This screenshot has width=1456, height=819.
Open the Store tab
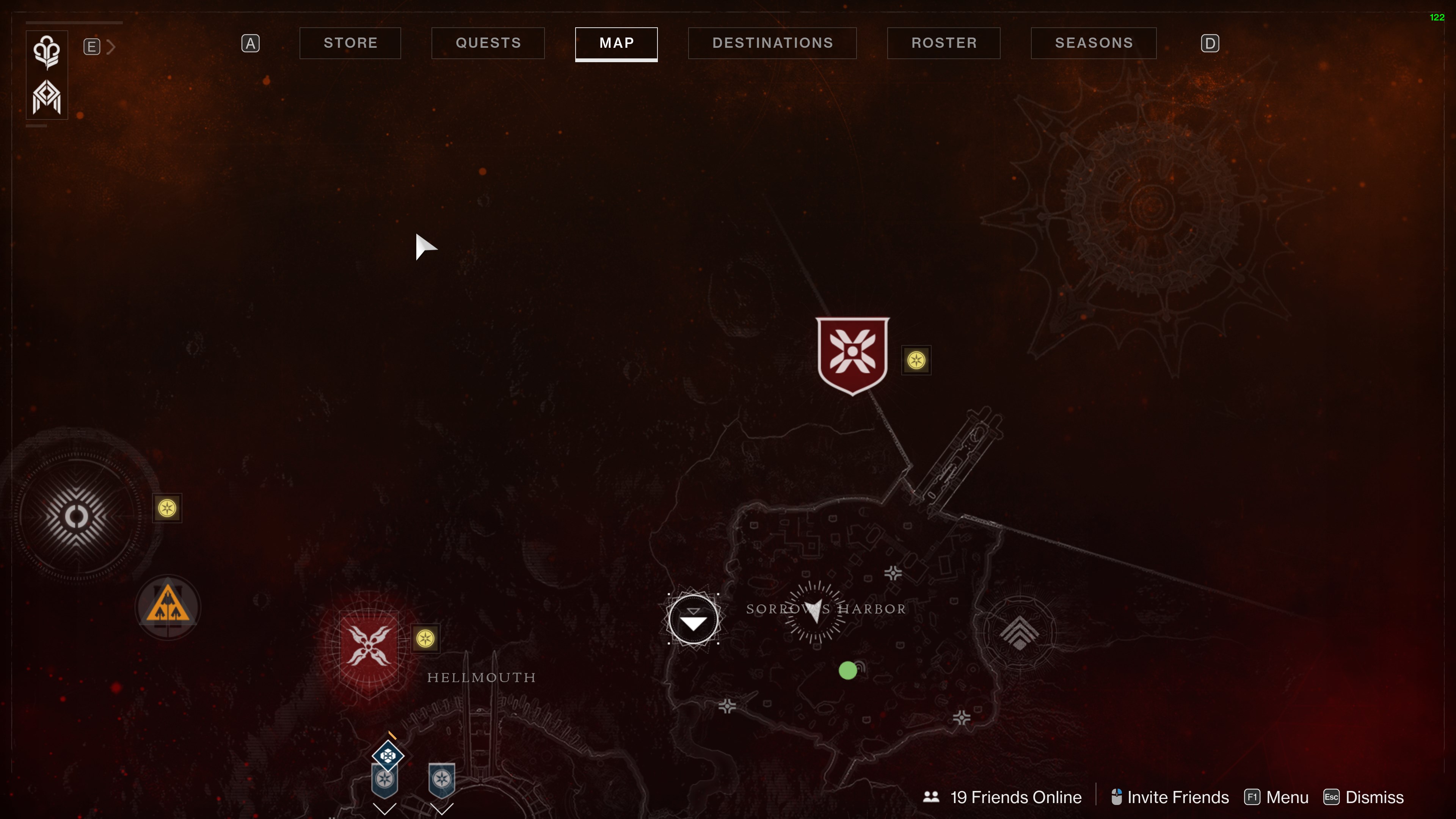click(350, 43)
